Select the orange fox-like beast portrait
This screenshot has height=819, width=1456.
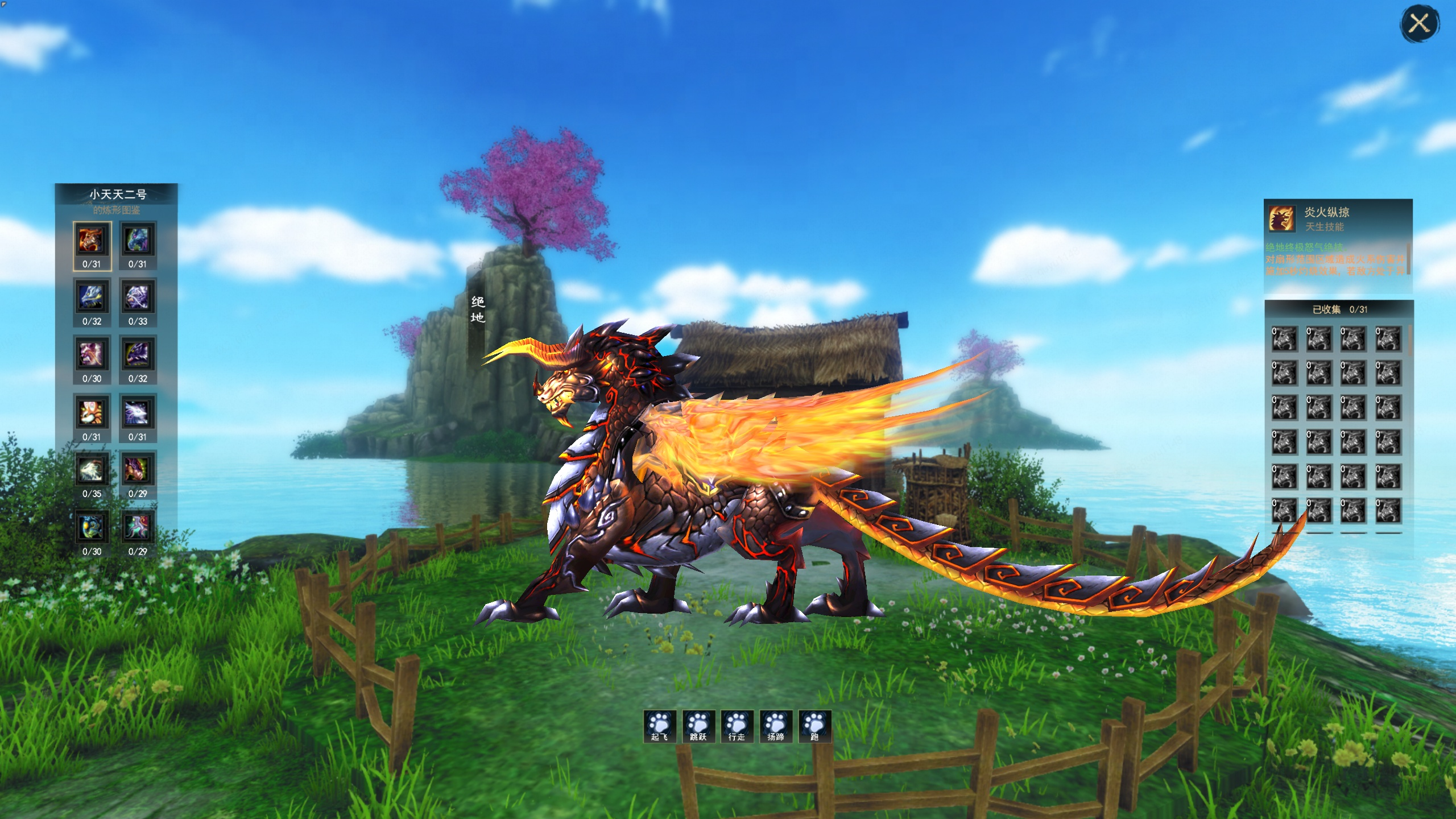click(92, 413)
